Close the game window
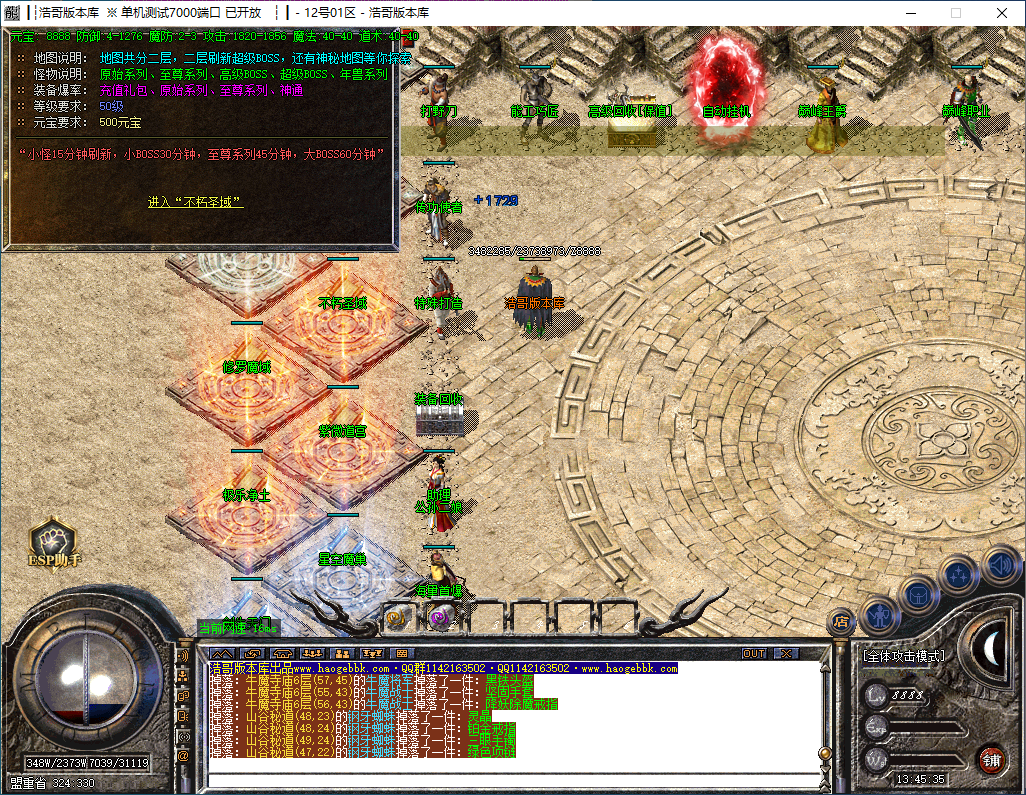 tap(1001, 13)
